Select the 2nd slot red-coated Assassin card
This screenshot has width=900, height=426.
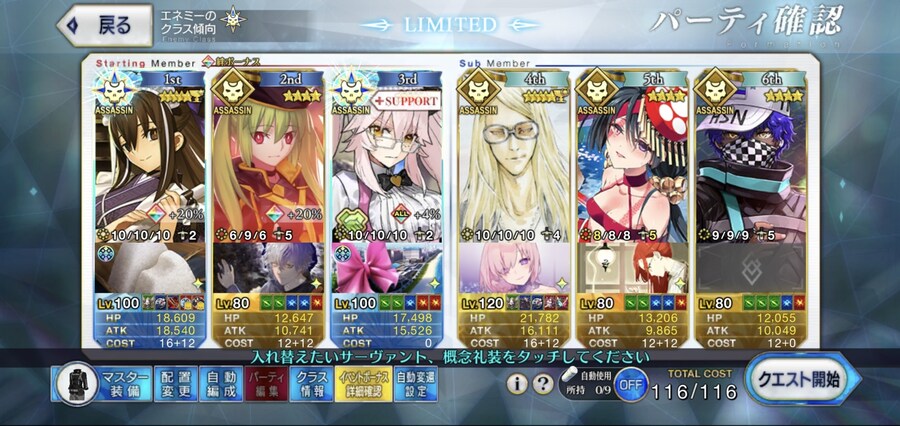click(x=268, y=160)
